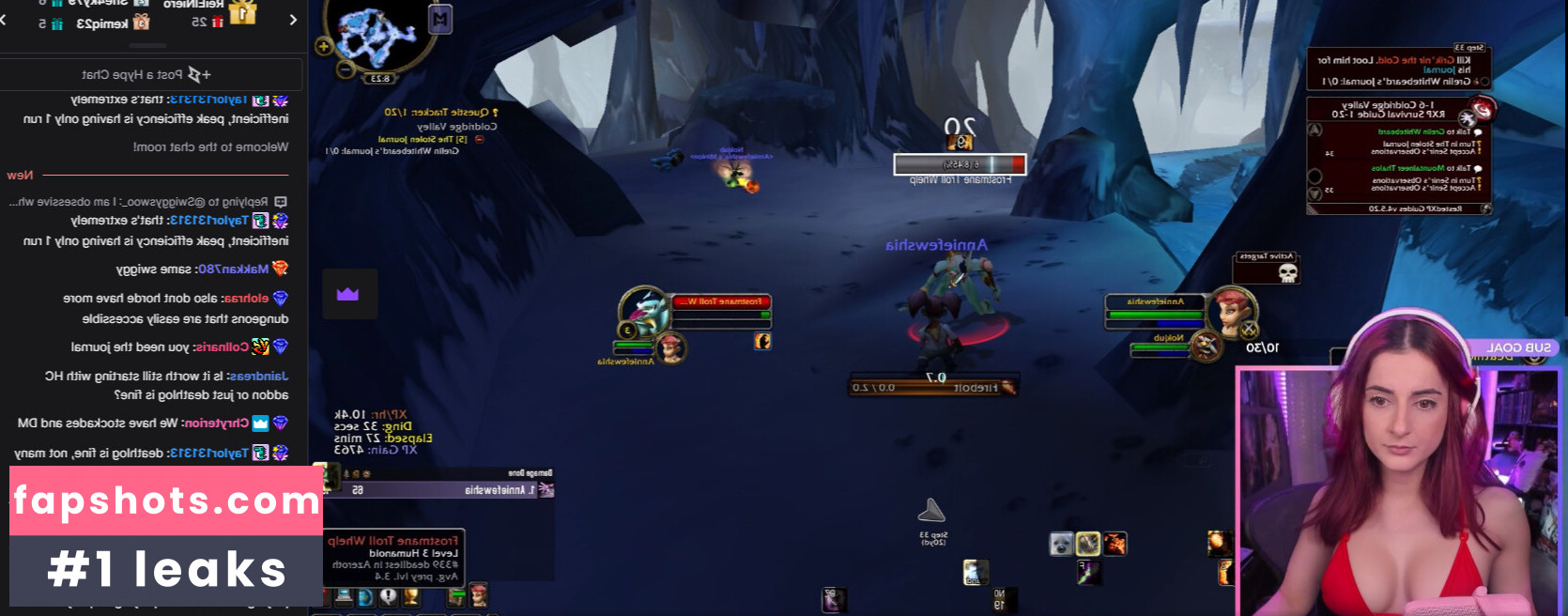This screenshot has height=616, width=1568.
Task: Select the Nokjub pet portrait
Action: tap(1205, 346)
